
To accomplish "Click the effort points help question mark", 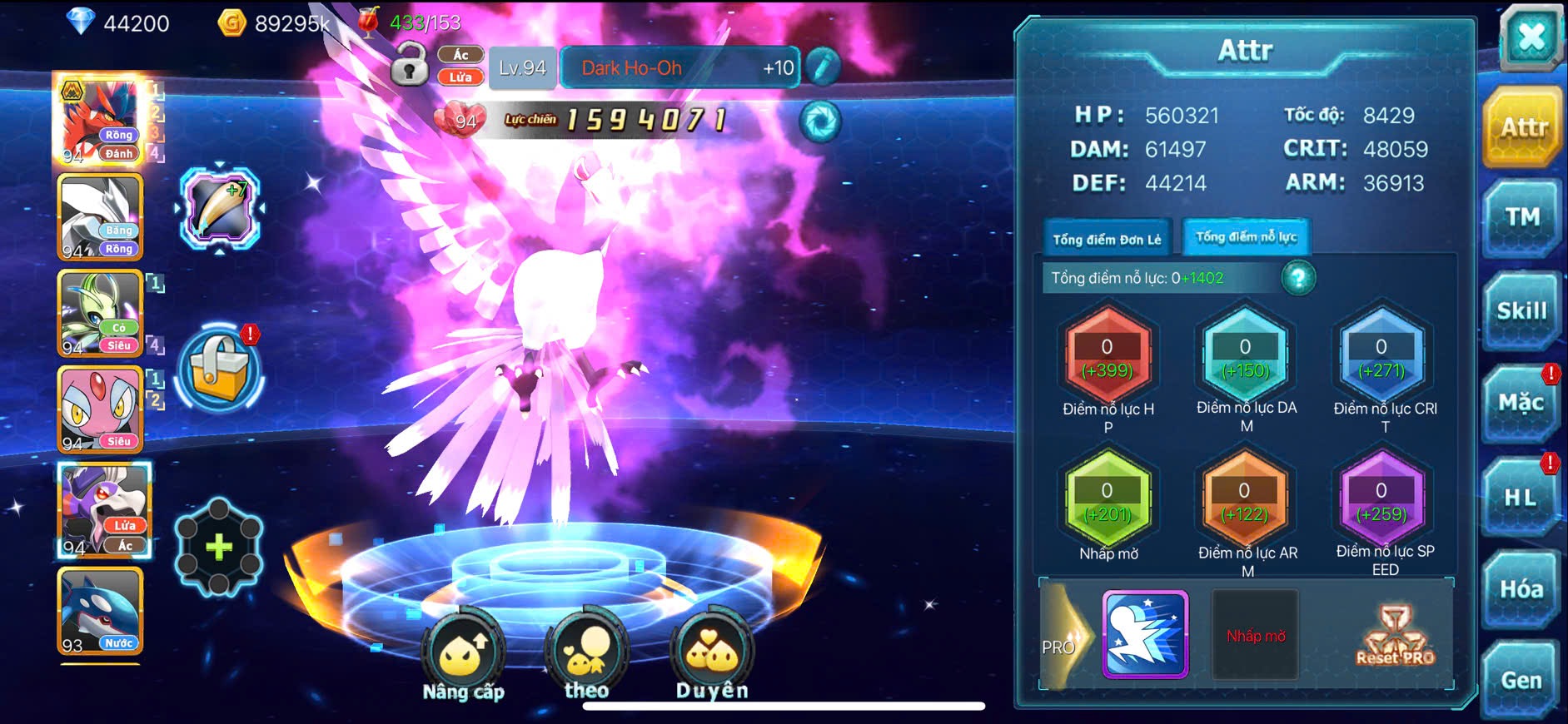I will 1298,278.
